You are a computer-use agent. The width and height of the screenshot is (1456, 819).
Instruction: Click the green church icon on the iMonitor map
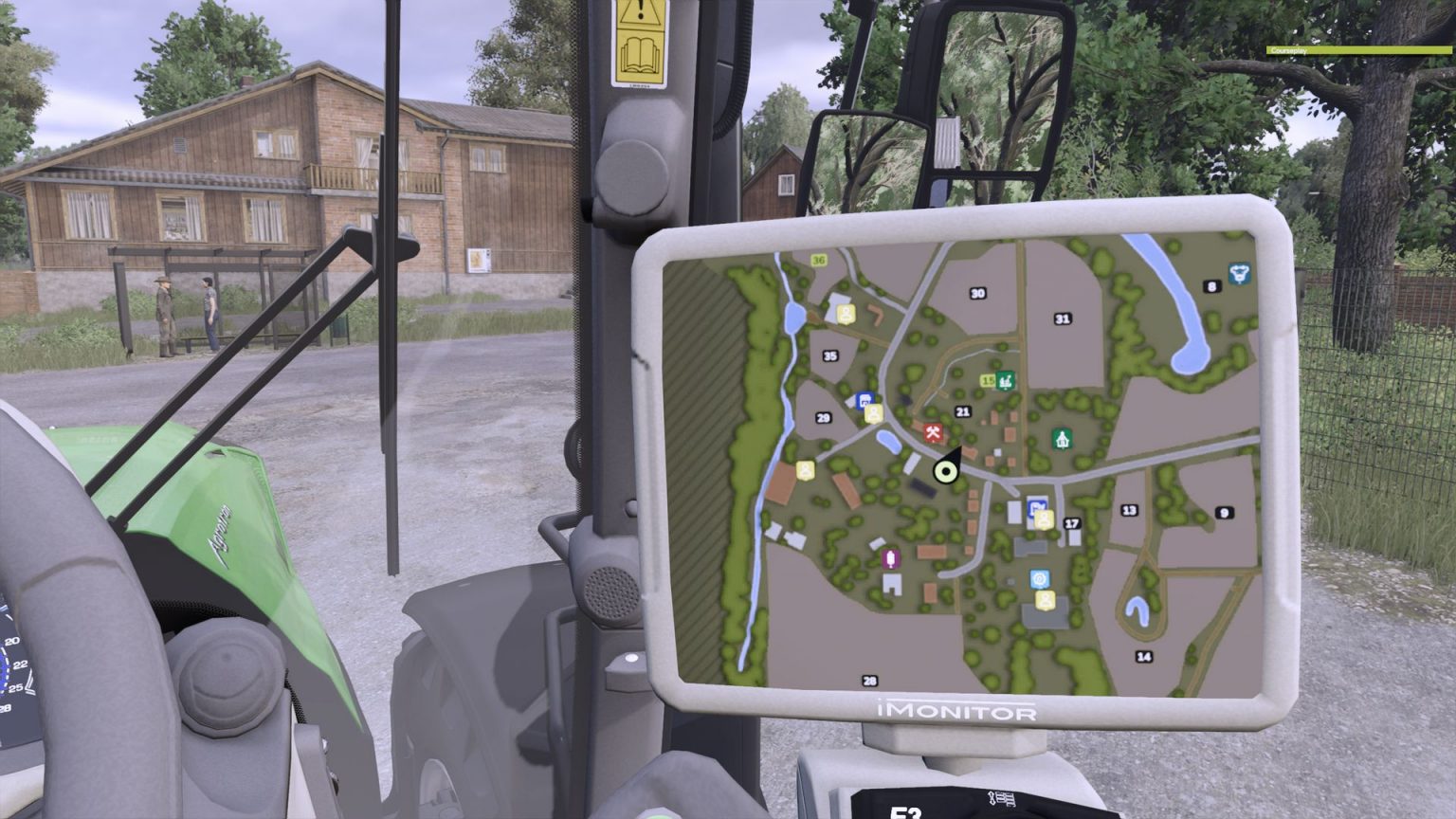1061,439
